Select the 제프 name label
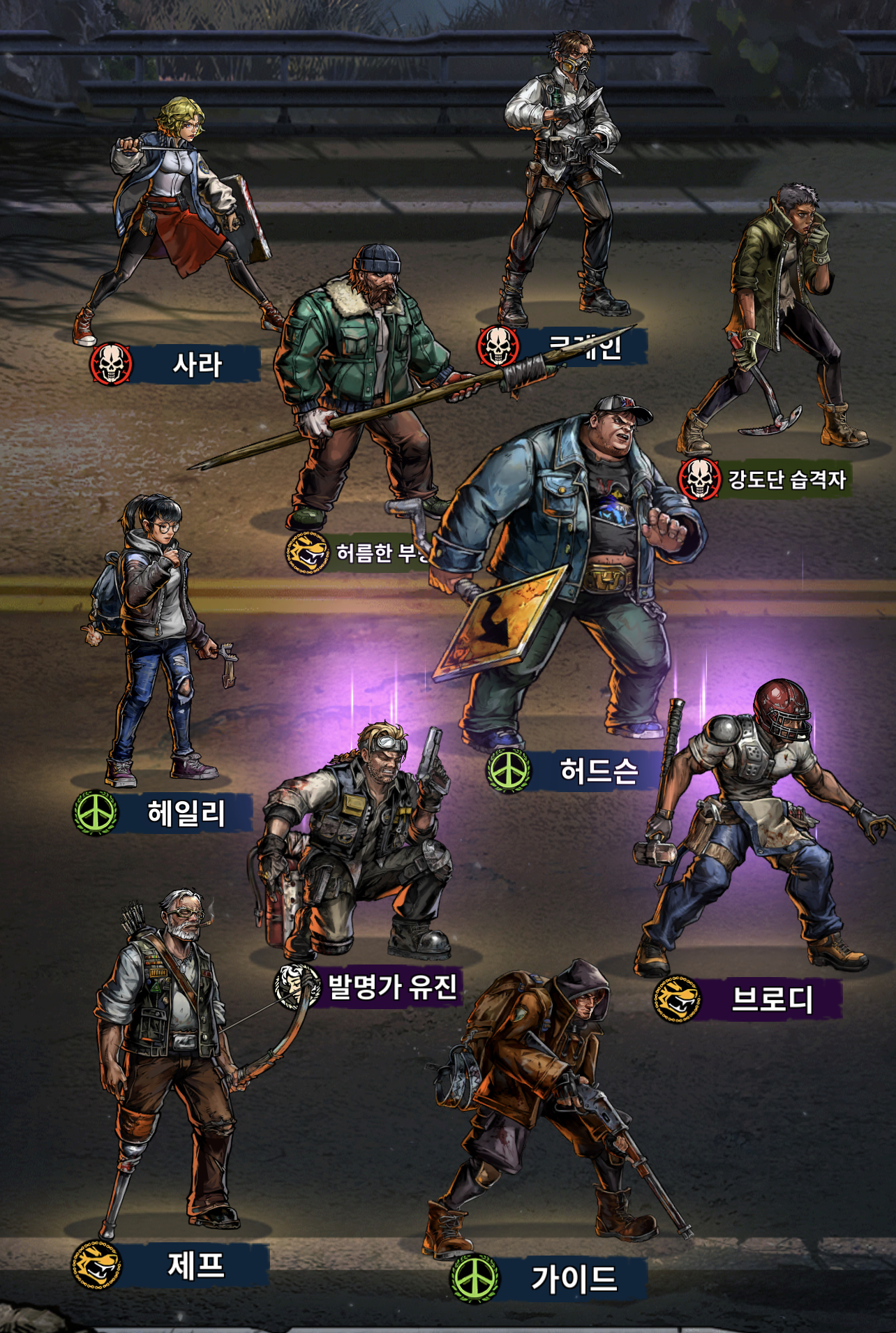896x1333 pixels. tap(196, 1265)
